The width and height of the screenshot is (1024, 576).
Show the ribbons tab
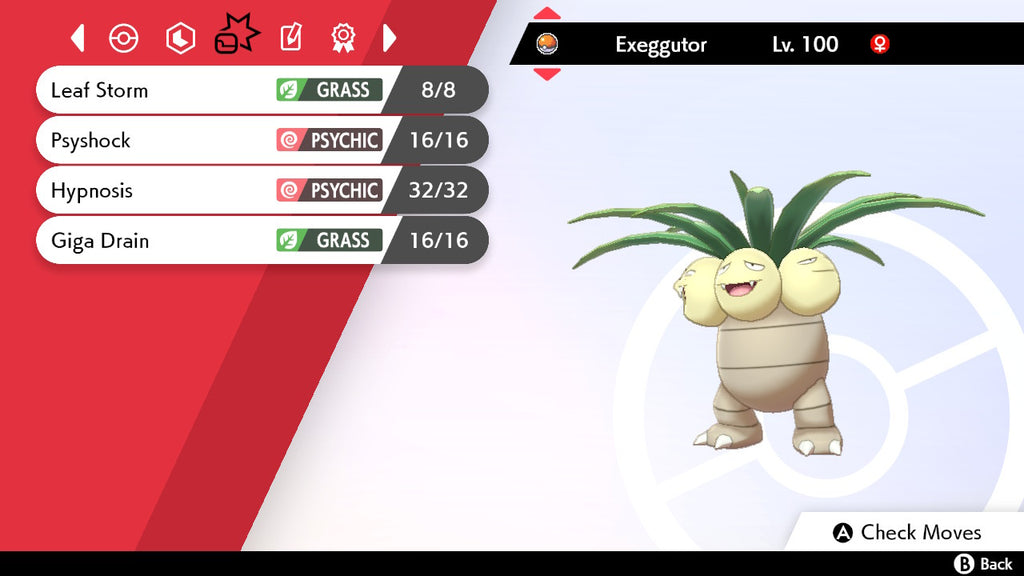click(343, 38)
